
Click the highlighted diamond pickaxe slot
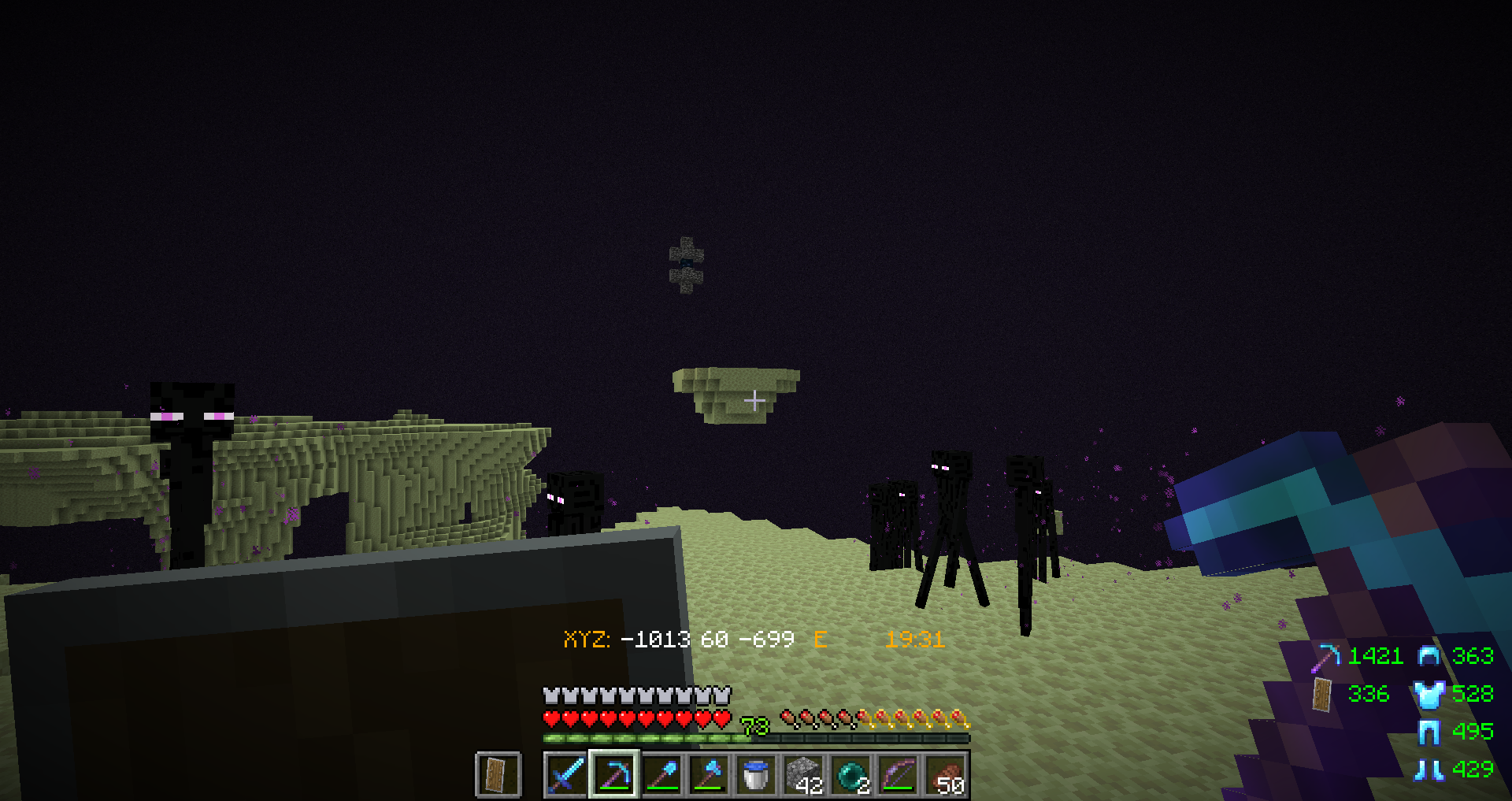click(614, 775)
